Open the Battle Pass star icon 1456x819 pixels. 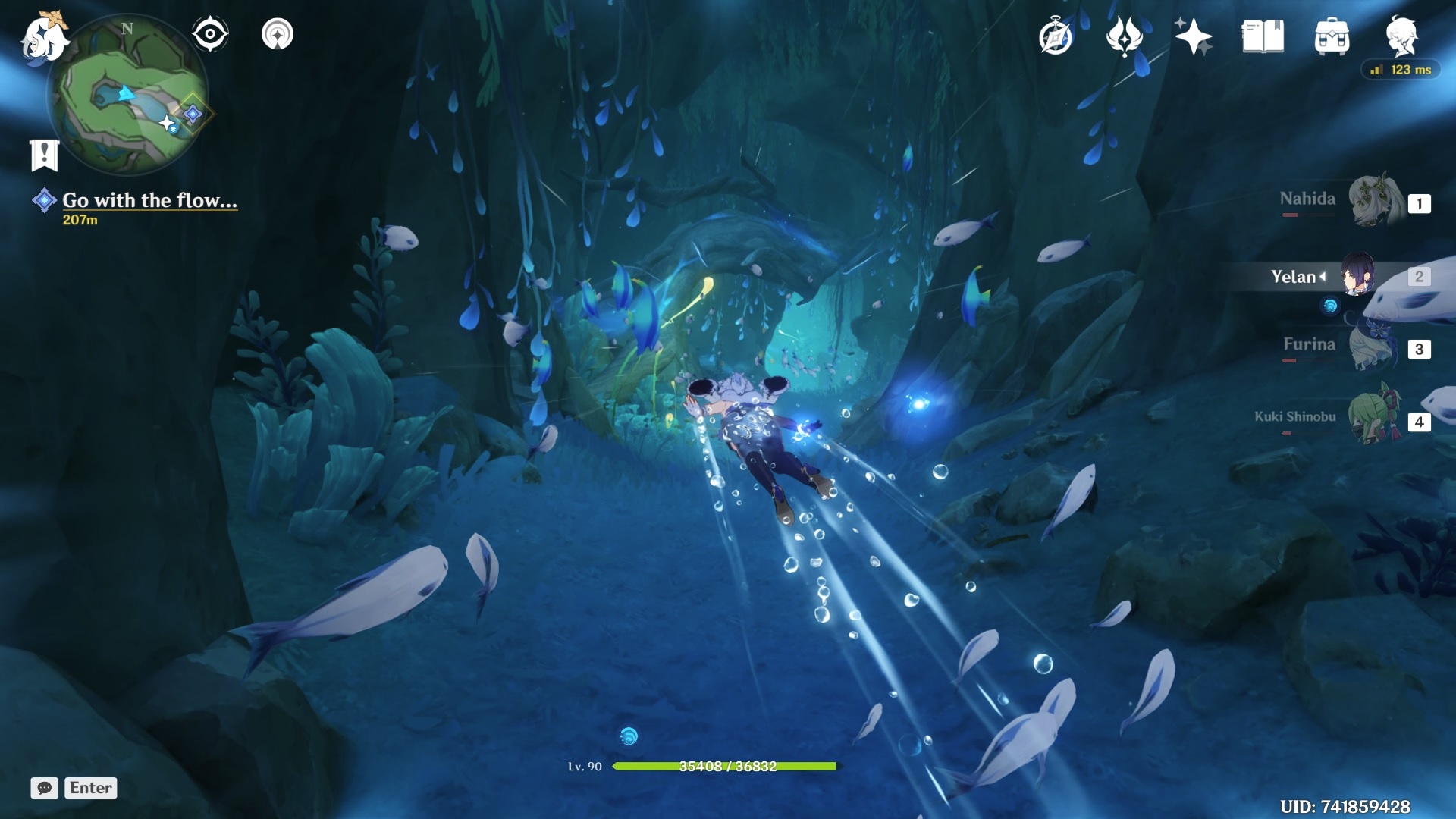1192,34
